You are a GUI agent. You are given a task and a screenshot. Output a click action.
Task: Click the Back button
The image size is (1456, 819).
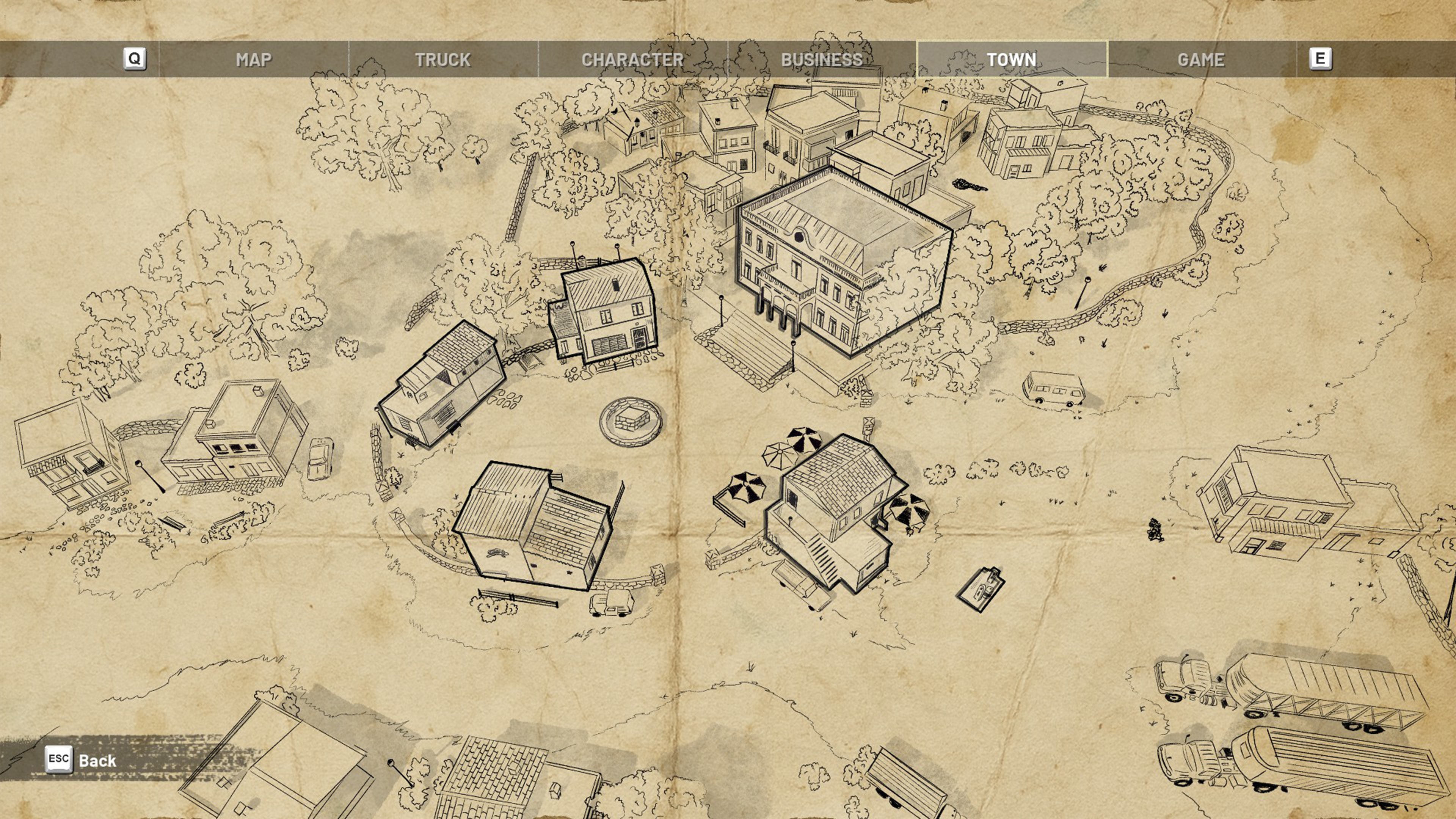[79, 760]
